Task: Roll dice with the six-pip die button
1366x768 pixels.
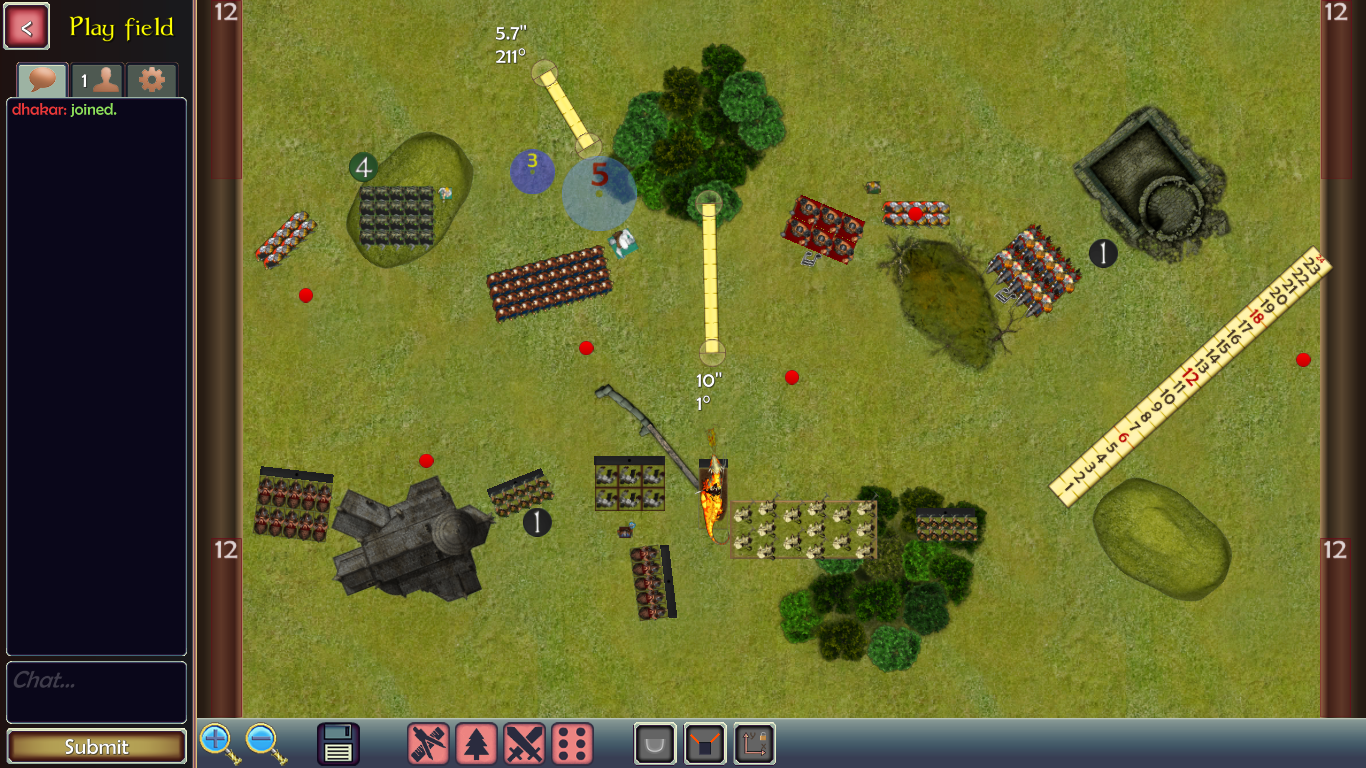Action: 572,744
